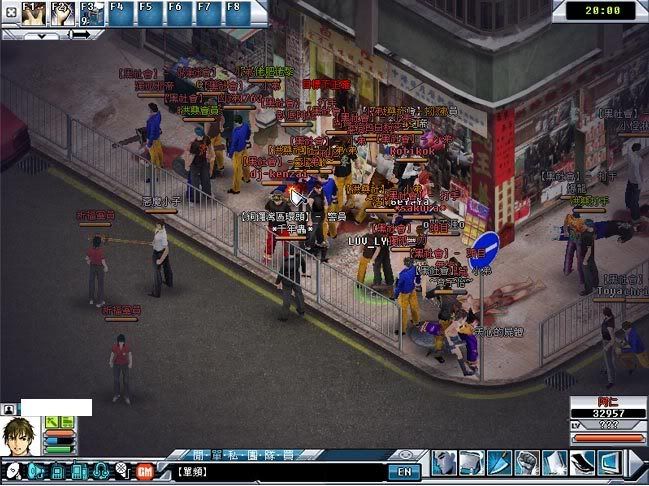Expand the bottom menu bar right arrow
649x486 pixels.
pyautogui.click(x=636, y=462)
